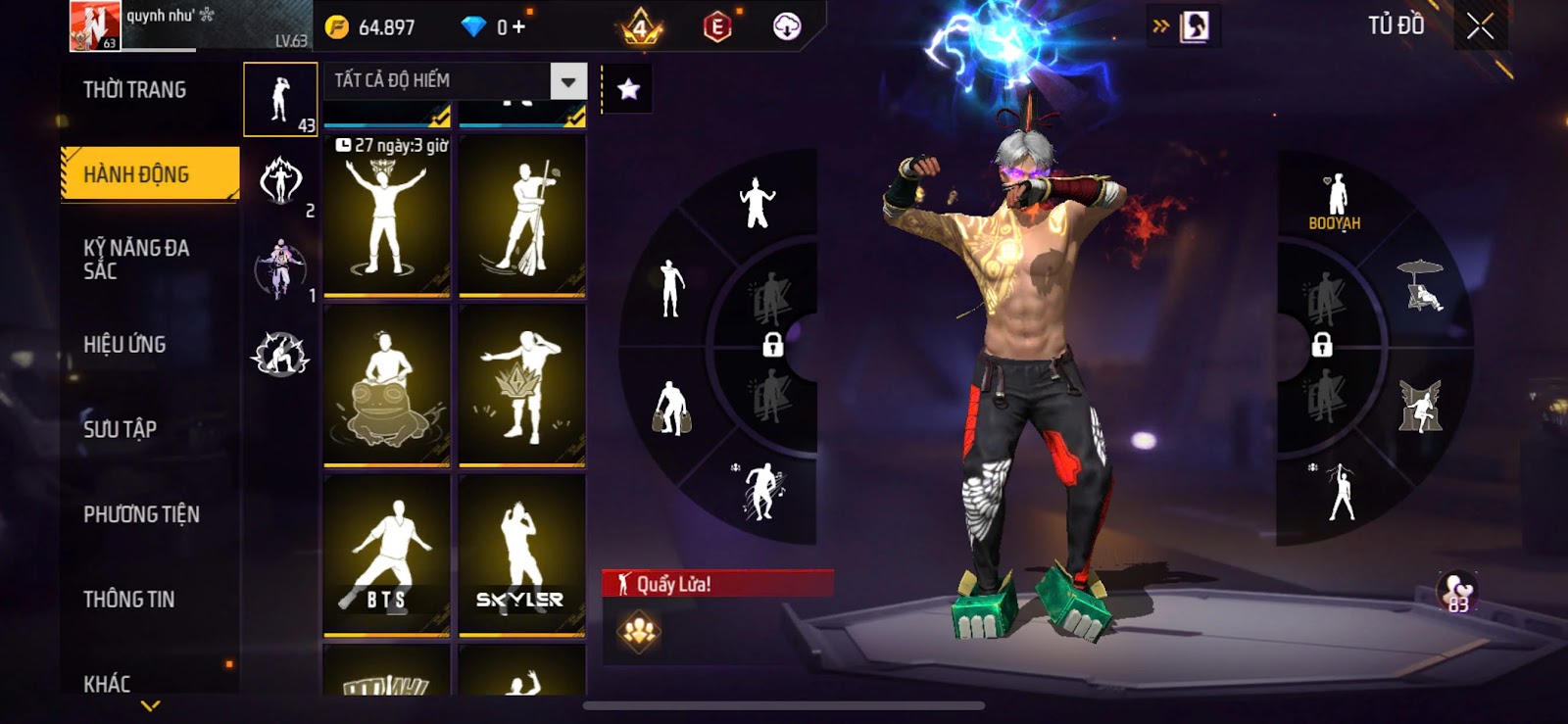Choose the BTS emote tile
Image resolution: width=1568 pixels, height=724 pixels.
click(387, 555)
